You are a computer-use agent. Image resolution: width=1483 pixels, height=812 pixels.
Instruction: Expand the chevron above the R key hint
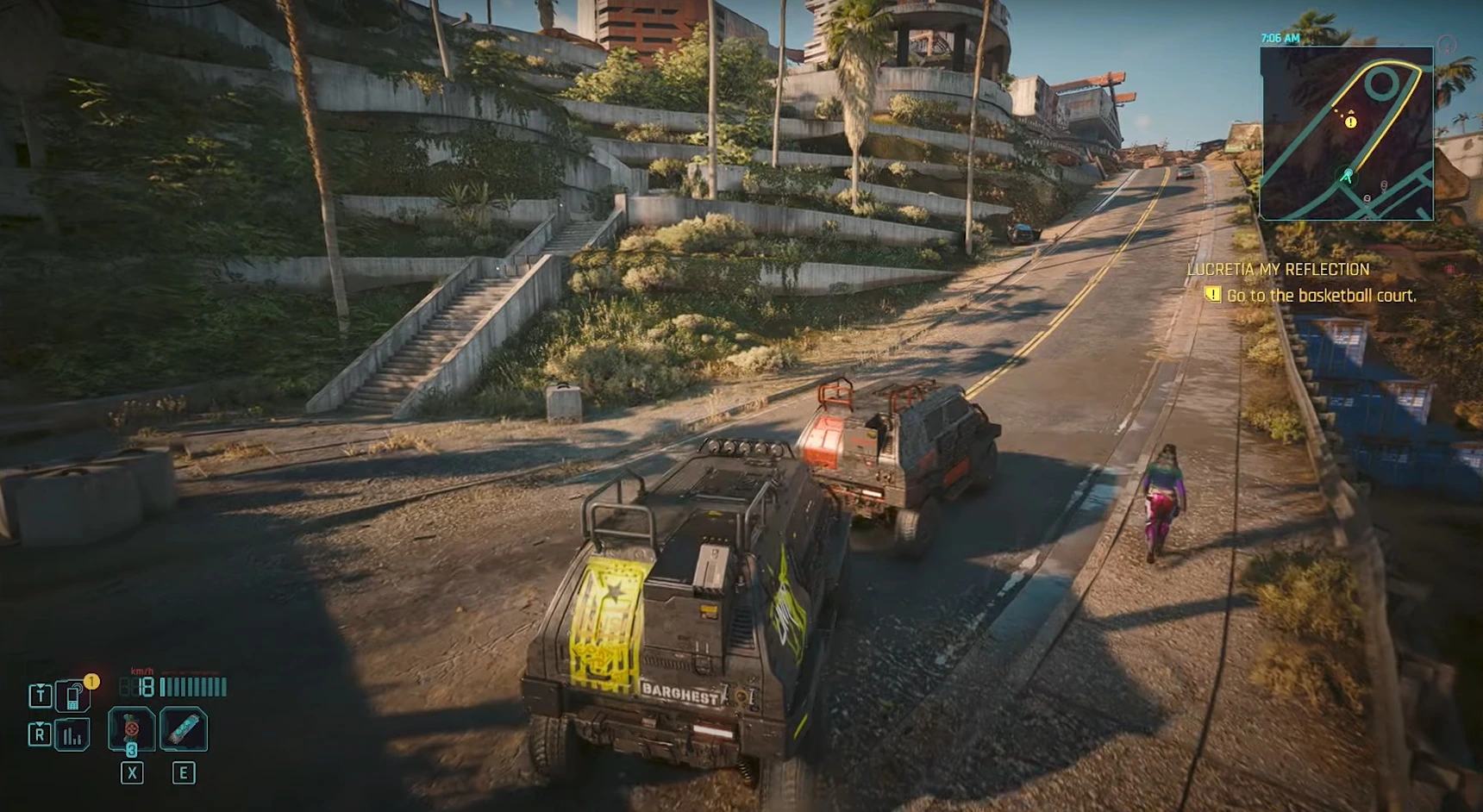(39, 724)
